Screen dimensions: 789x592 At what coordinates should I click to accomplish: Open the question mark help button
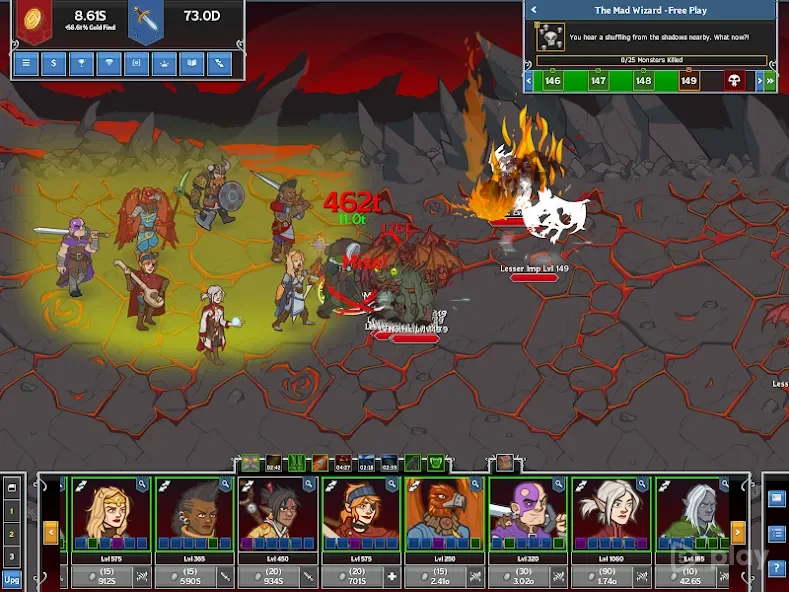click(777, 568)
